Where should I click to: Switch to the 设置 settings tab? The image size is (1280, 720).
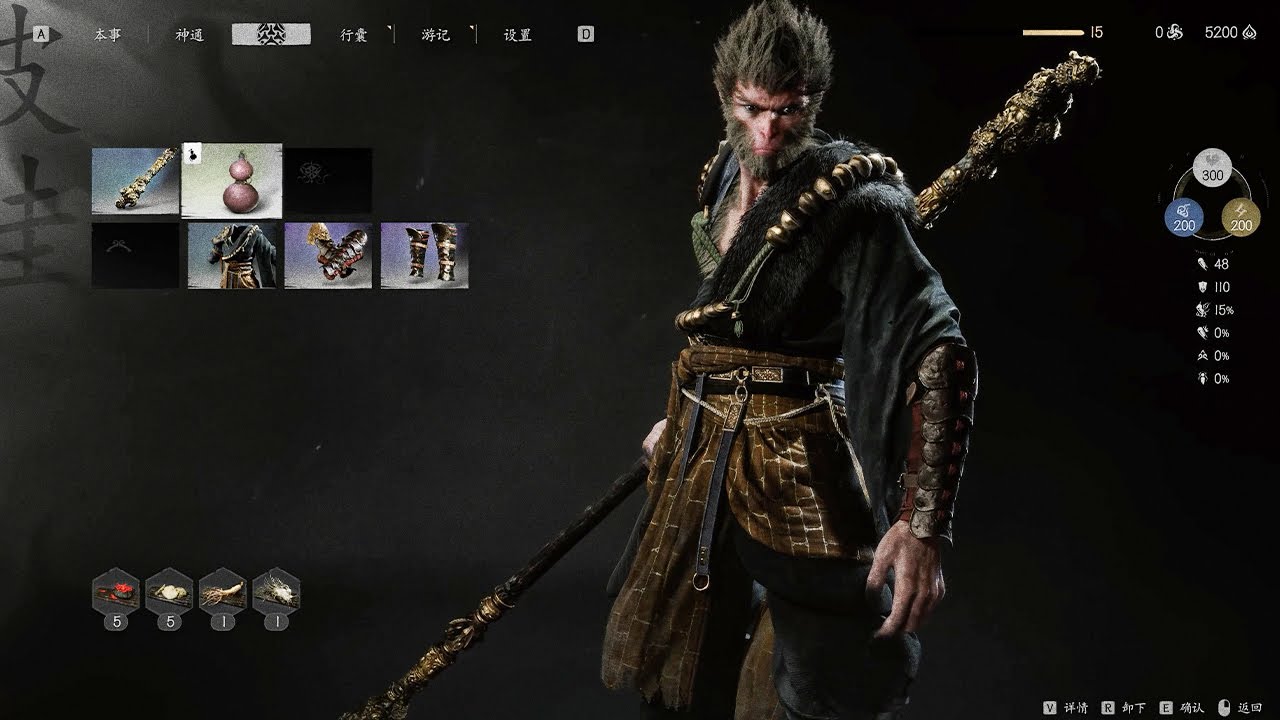(x=517, y=35)
